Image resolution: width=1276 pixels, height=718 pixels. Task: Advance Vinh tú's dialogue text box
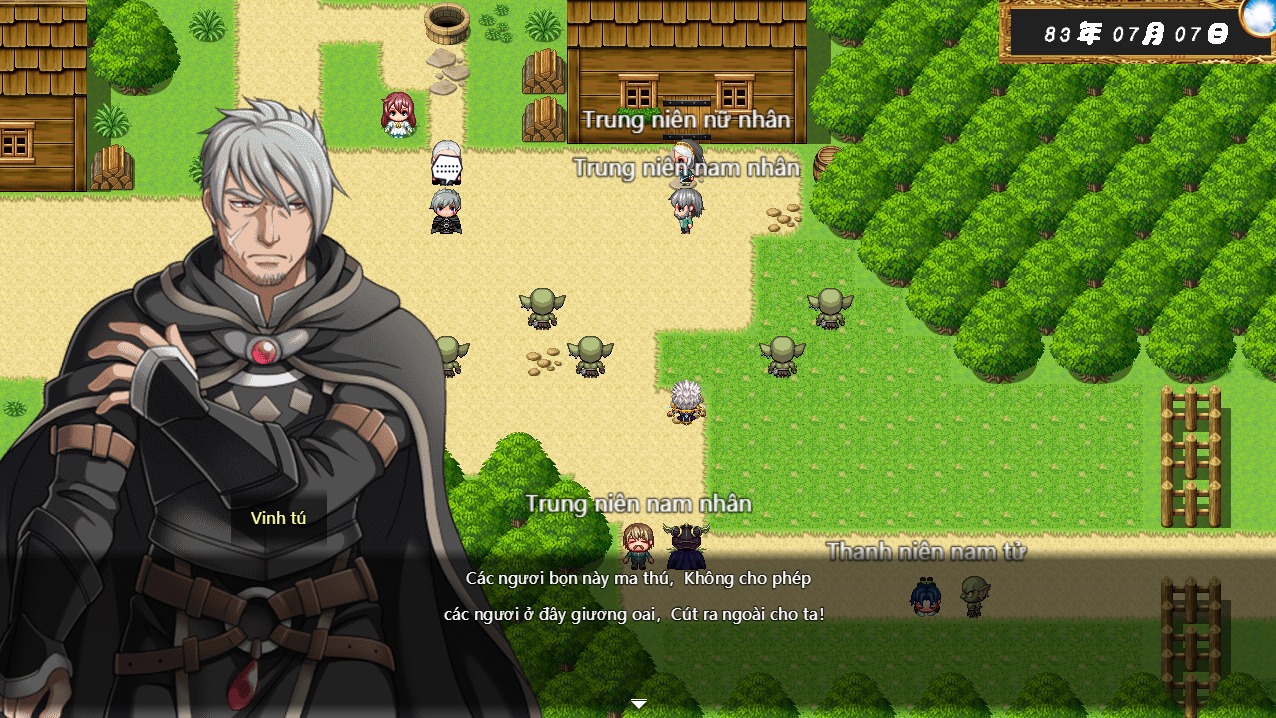point(636,596)
